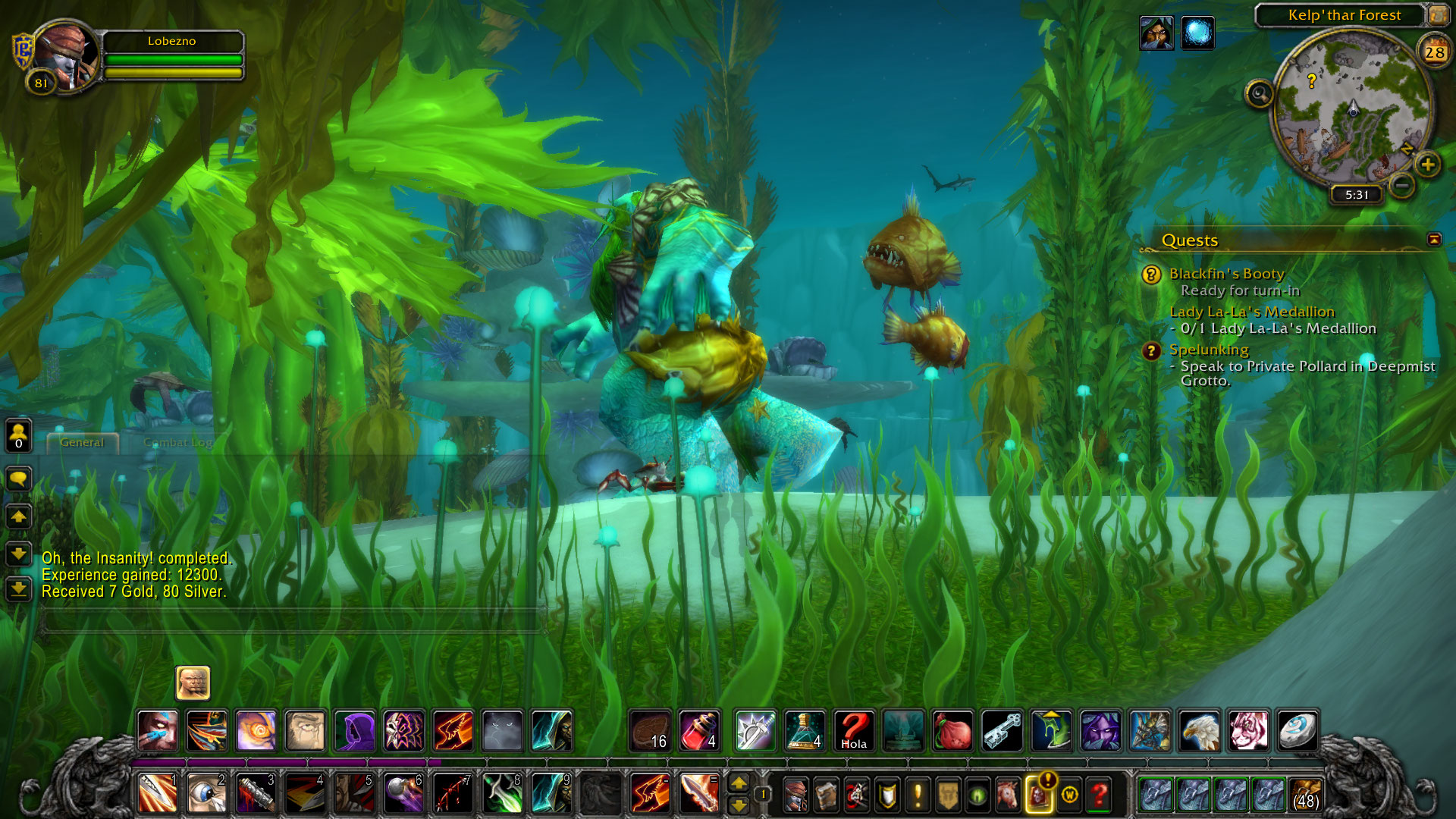Open the calendar showing day 28
This screenshot has height=819, width=1456.
click(1434, 52)
